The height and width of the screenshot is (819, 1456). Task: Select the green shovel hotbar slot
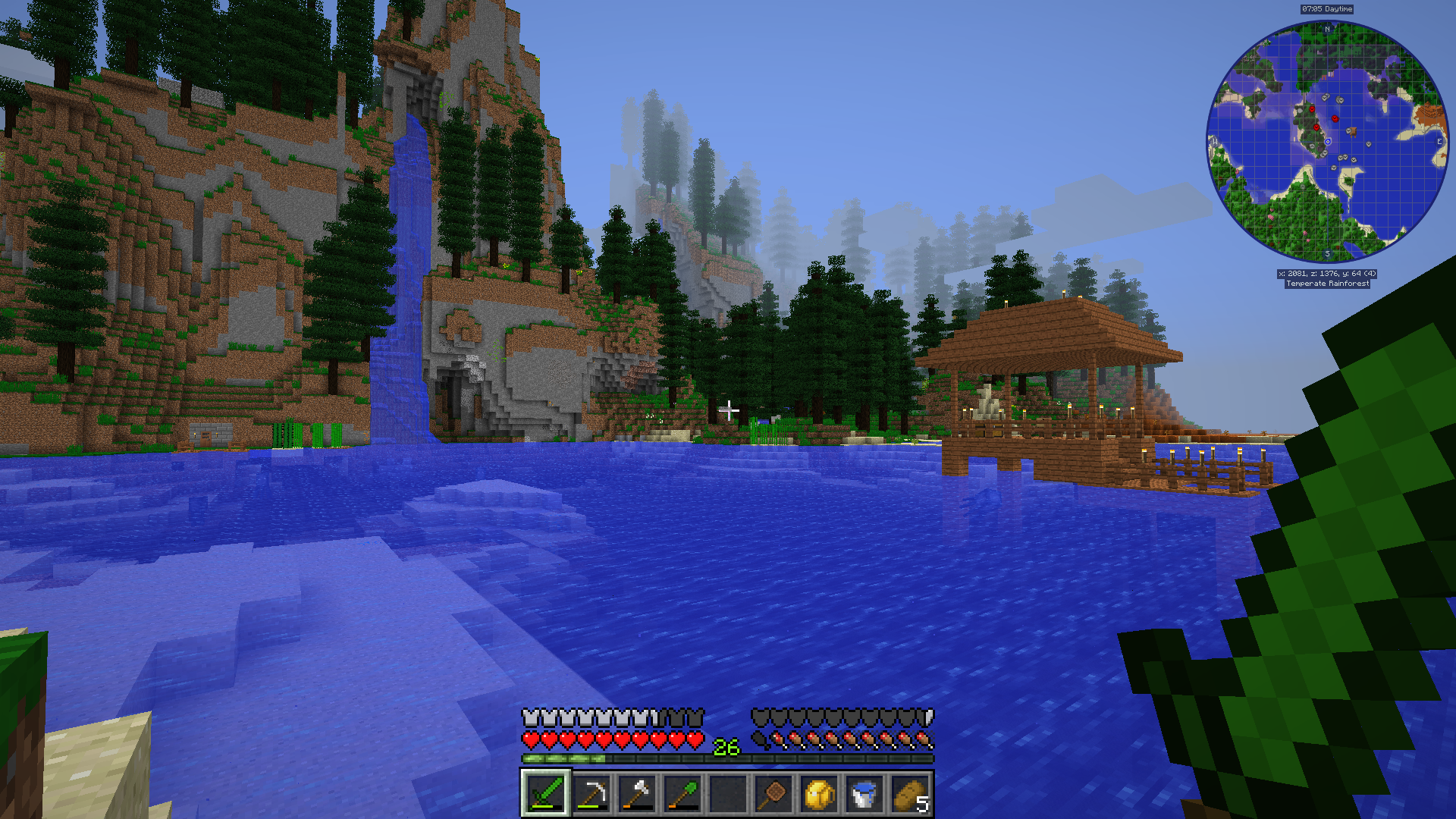tap(682, 794)
